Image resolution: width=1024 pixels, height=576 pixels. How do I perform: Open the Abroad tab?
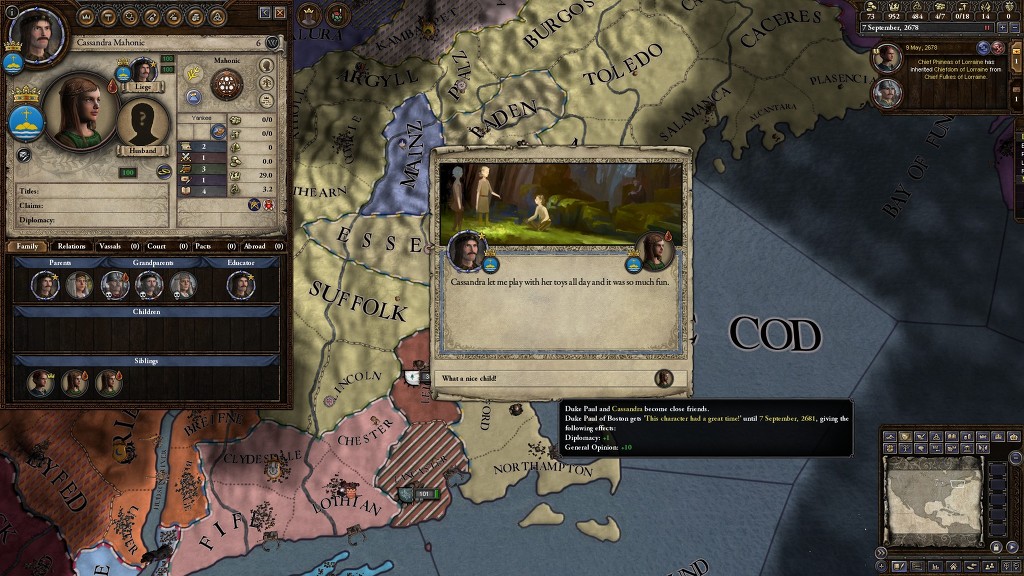255,245
